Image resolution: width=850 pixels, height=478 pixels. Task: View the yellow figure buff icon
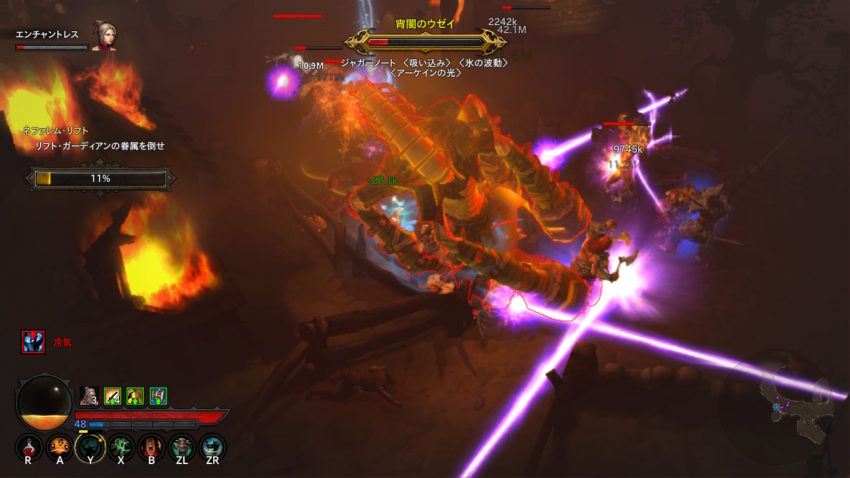(x=135, y=396)
